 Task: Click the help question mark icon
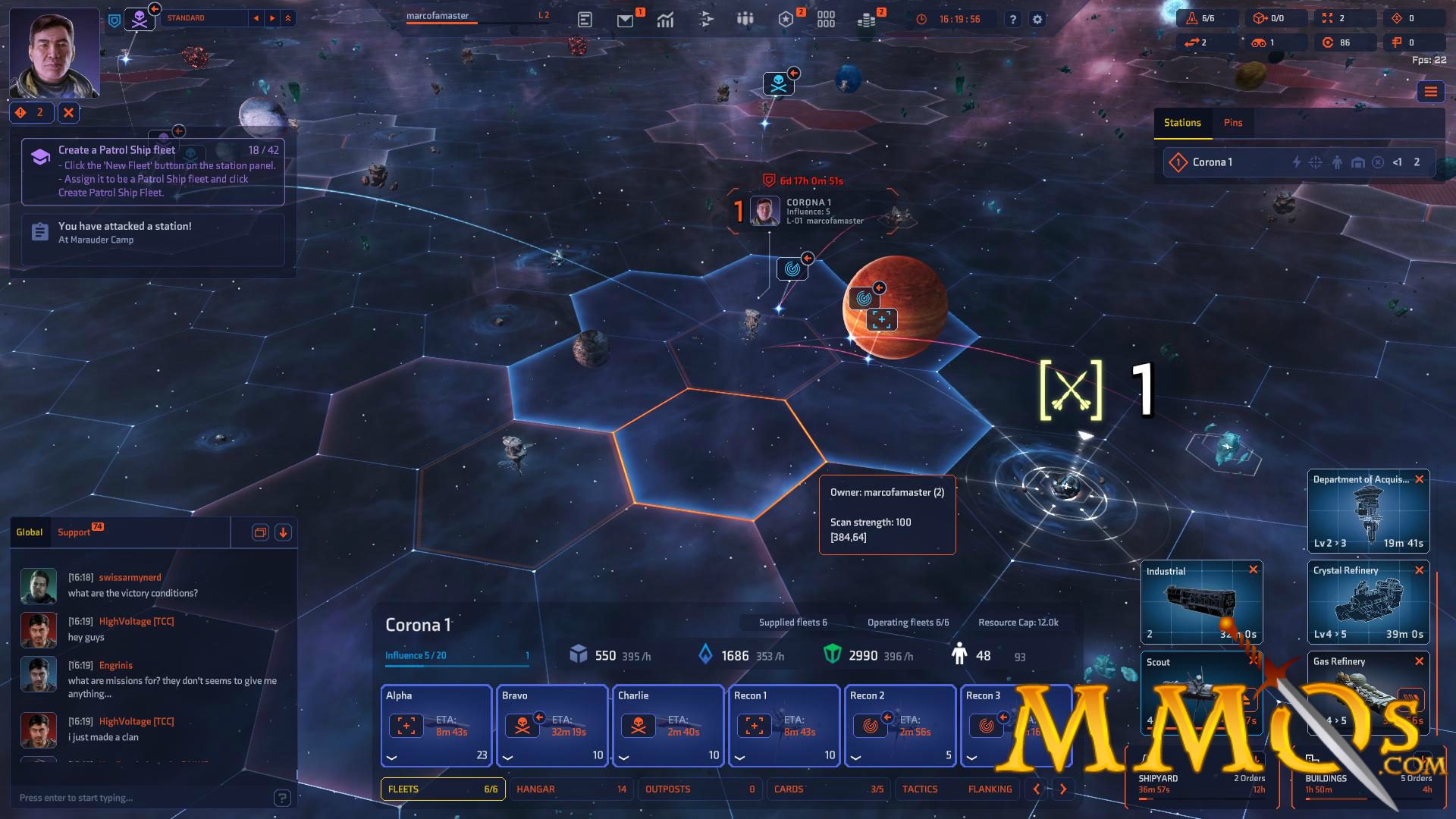(1012, 19)
